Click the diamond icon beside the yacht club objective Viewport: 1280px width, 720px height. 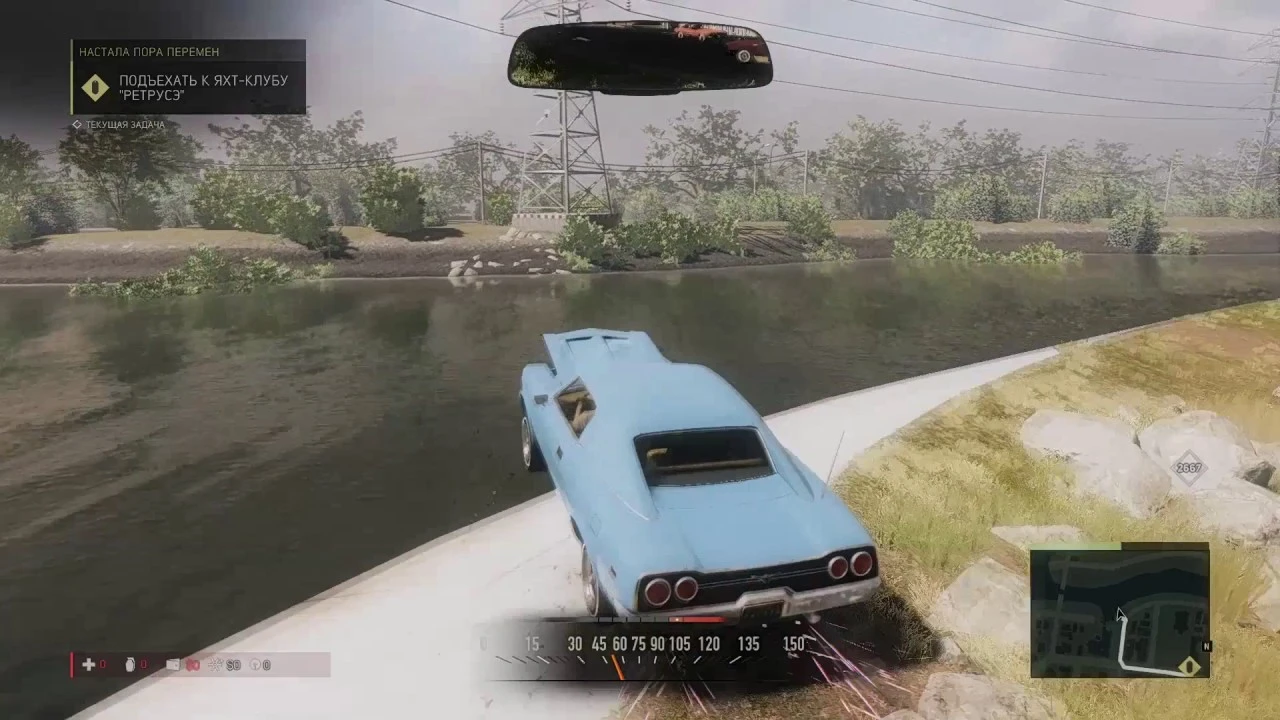click(x=95, y=88)
